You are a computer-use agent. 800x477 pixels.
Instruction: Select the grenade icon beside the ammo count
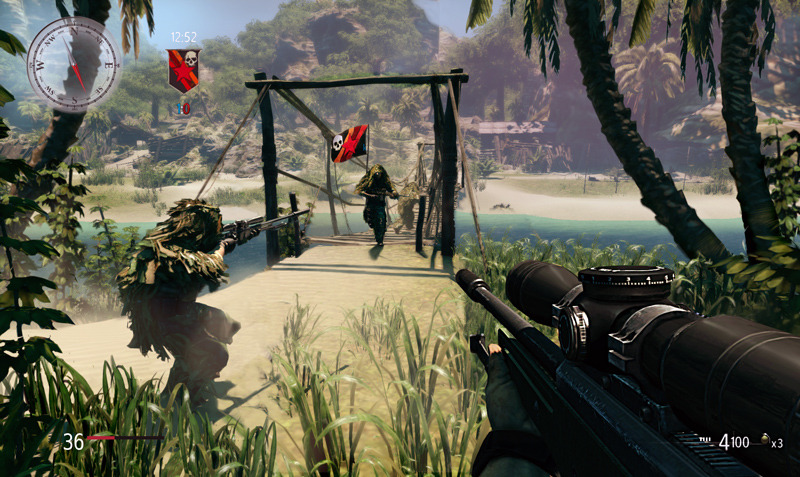(x=765, y=441)
